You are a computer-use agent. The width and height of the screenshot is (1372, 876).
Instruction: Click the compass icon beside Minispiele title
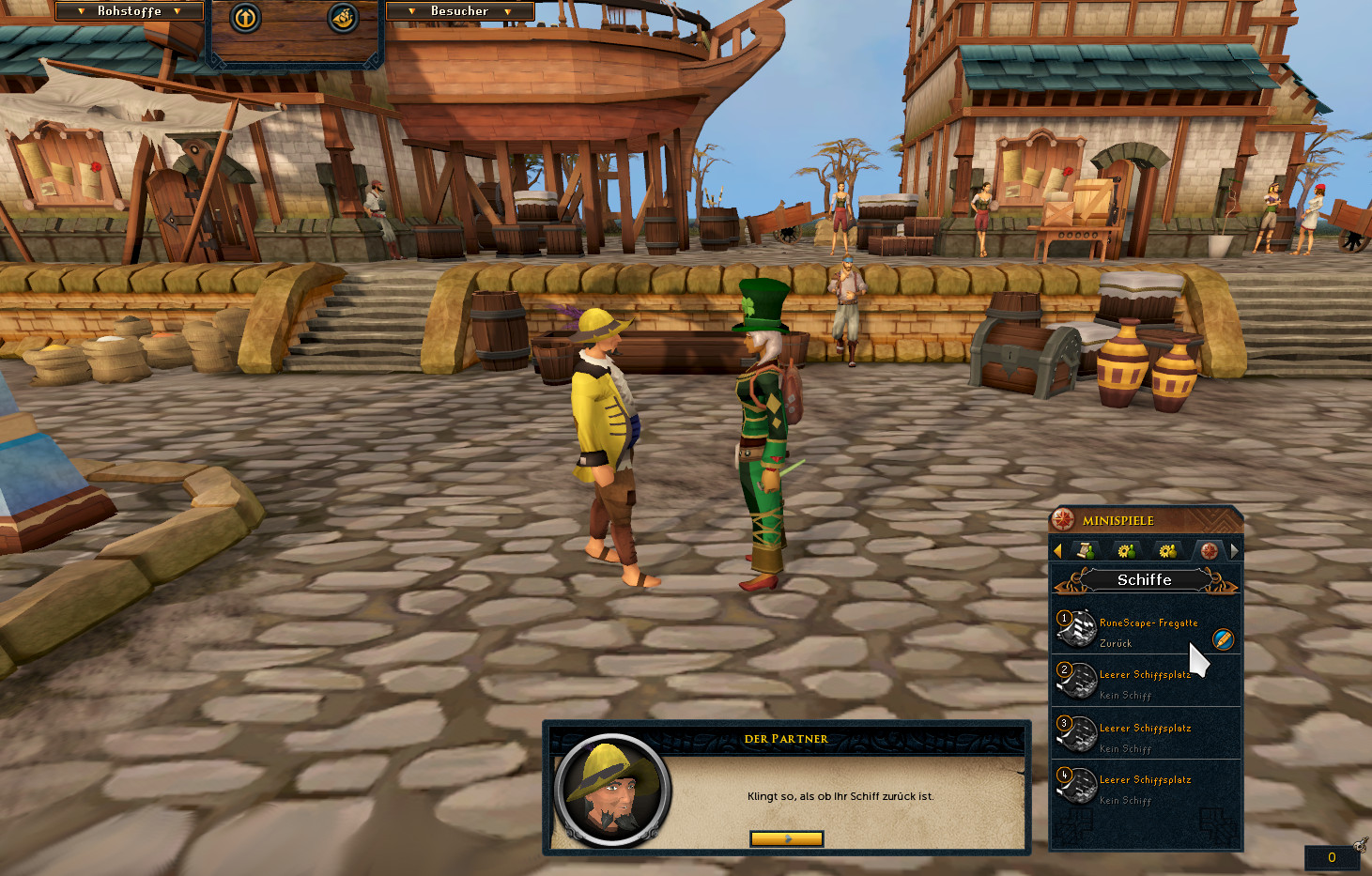click(1064, 519)
